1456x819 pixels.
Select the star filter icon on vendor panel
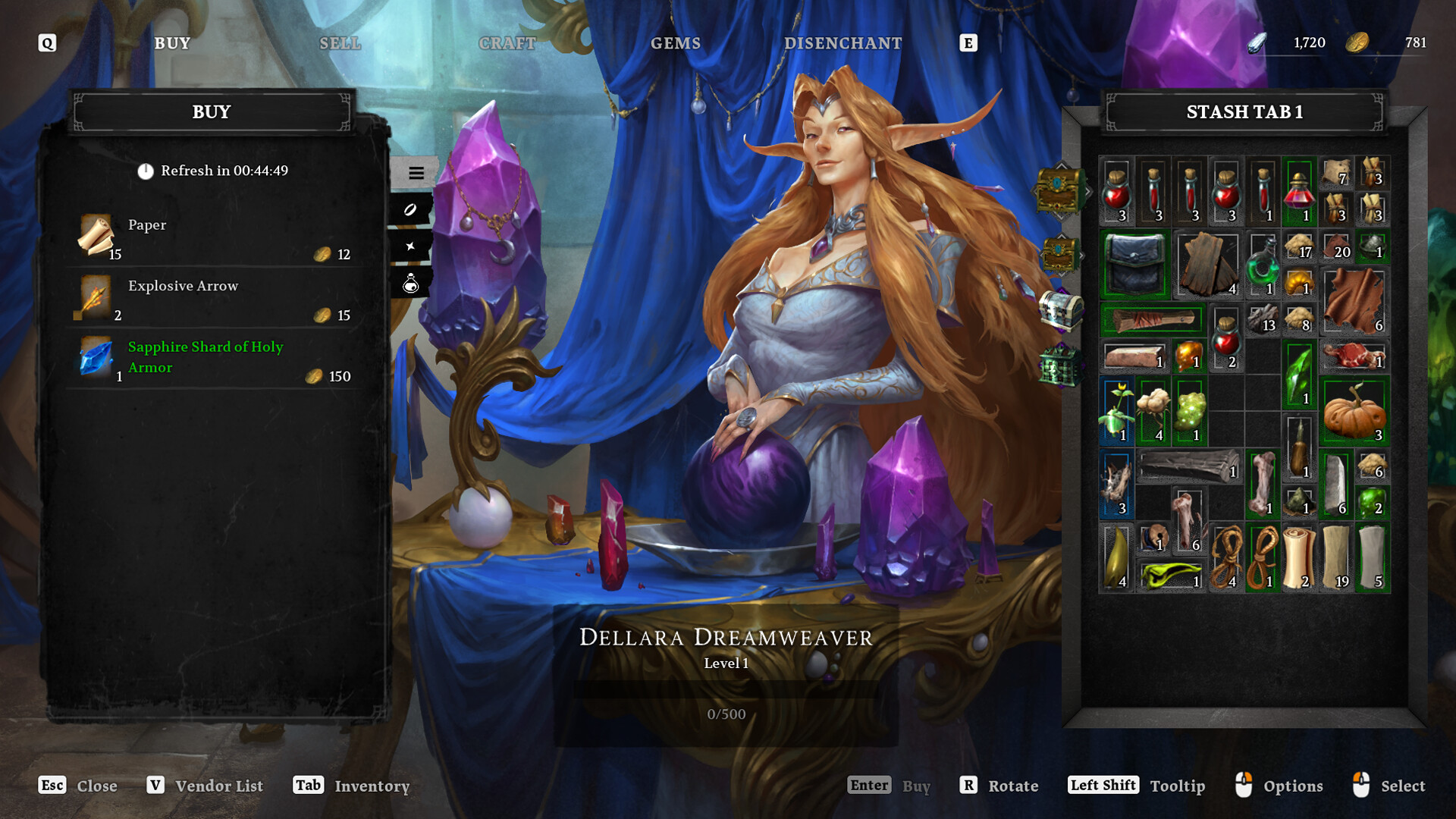(409, 246)
